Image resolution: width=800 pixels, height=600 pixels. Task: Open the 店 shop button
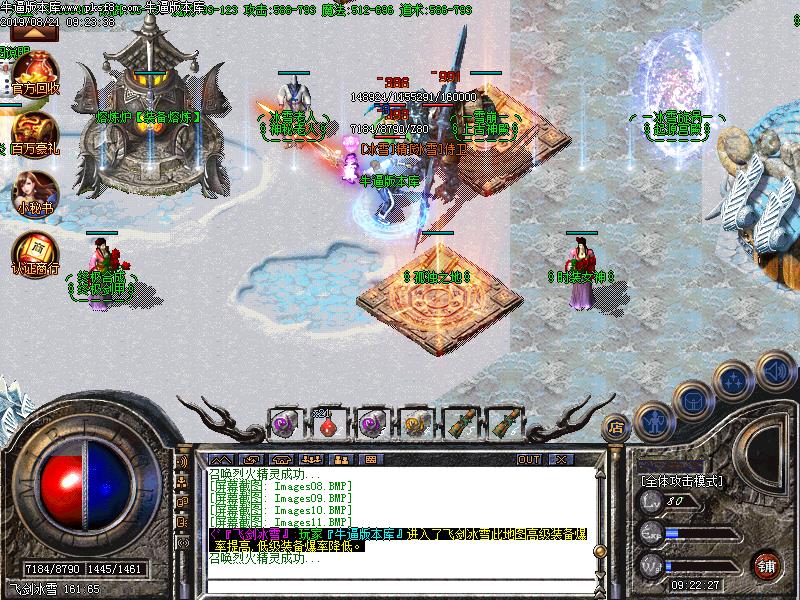pyautogui.click(x=616, y=428)
